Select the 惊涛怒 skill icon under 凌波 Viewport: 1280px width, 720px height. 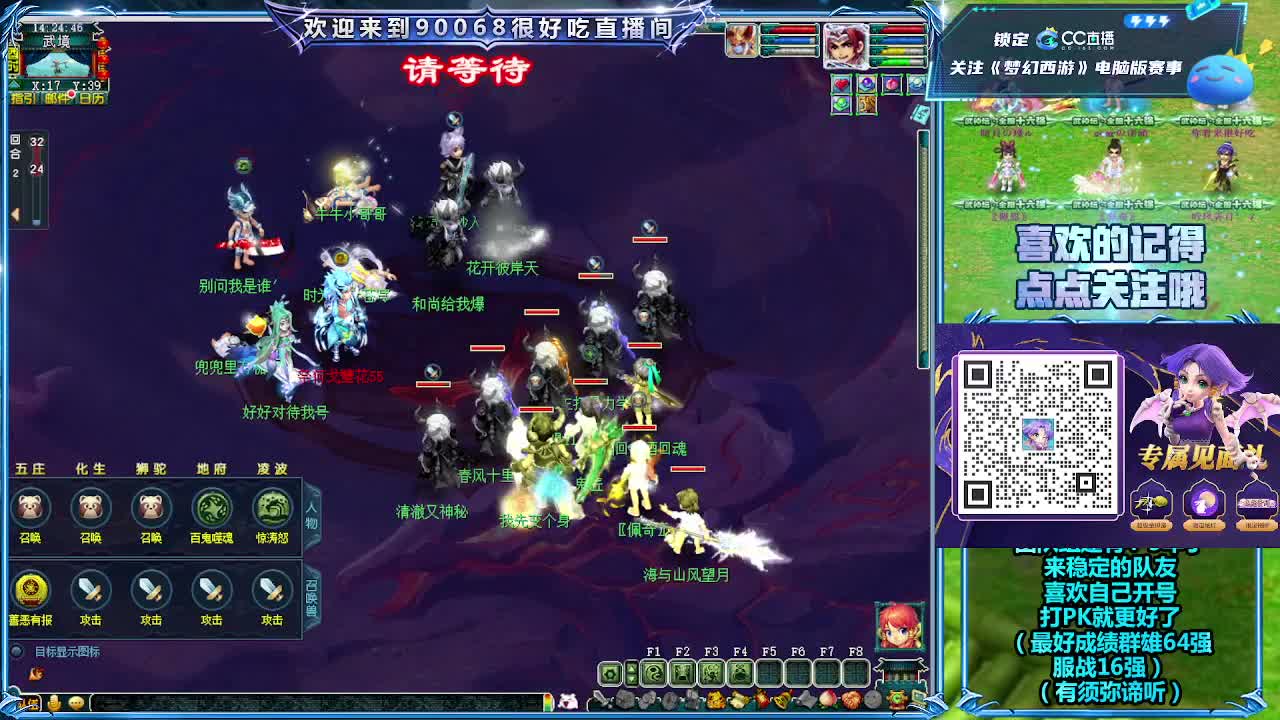click(268, 510)
